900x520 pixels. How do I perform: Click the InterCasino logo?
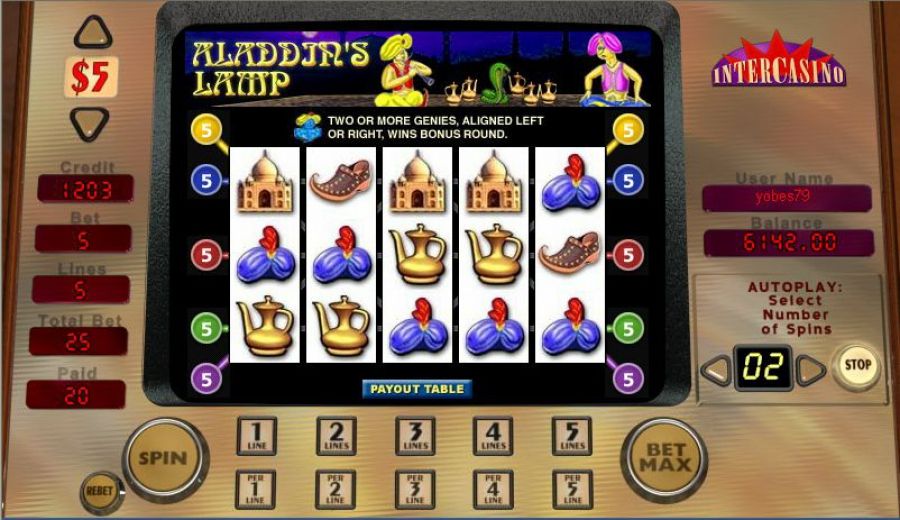point(778,64)
